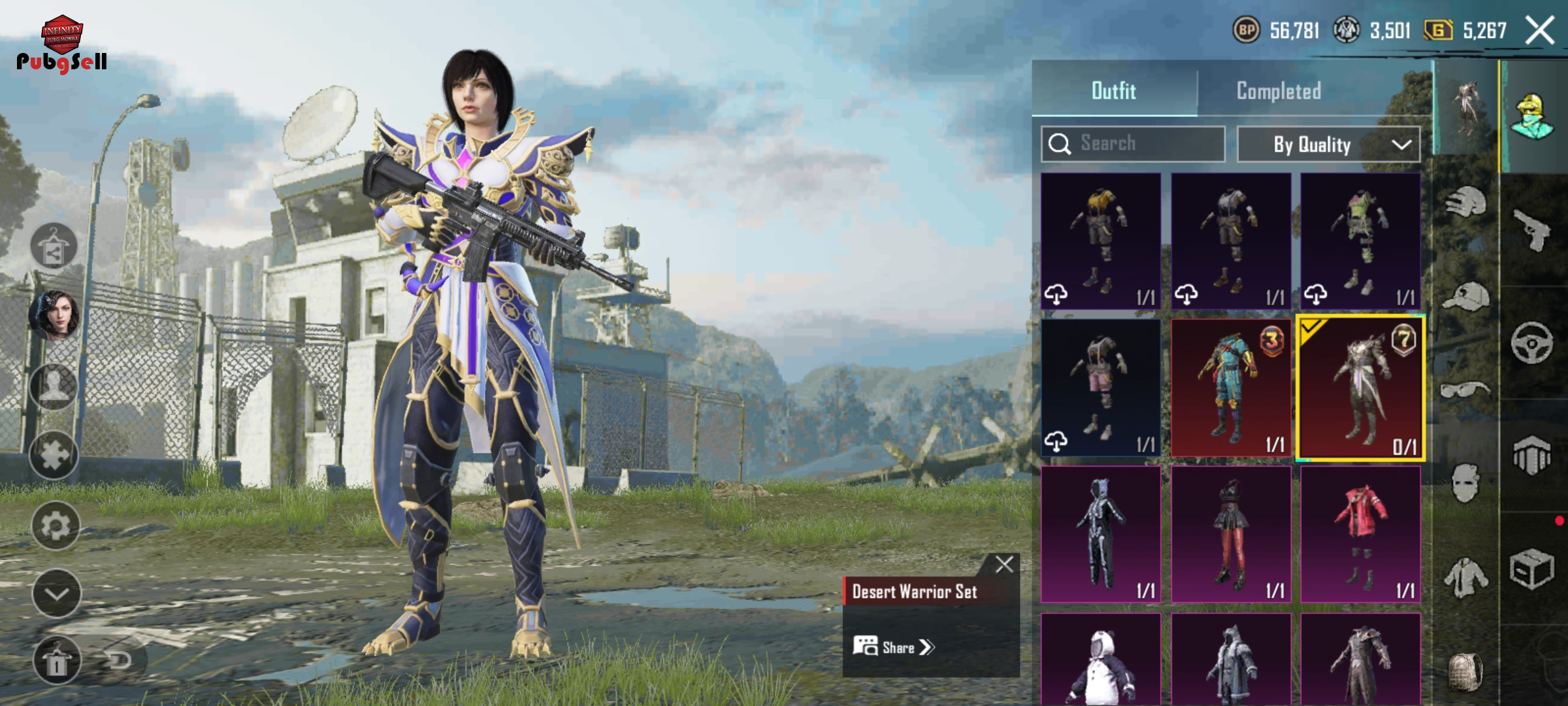
Task: Open the gear settings button
Action: tap(56, 526)
